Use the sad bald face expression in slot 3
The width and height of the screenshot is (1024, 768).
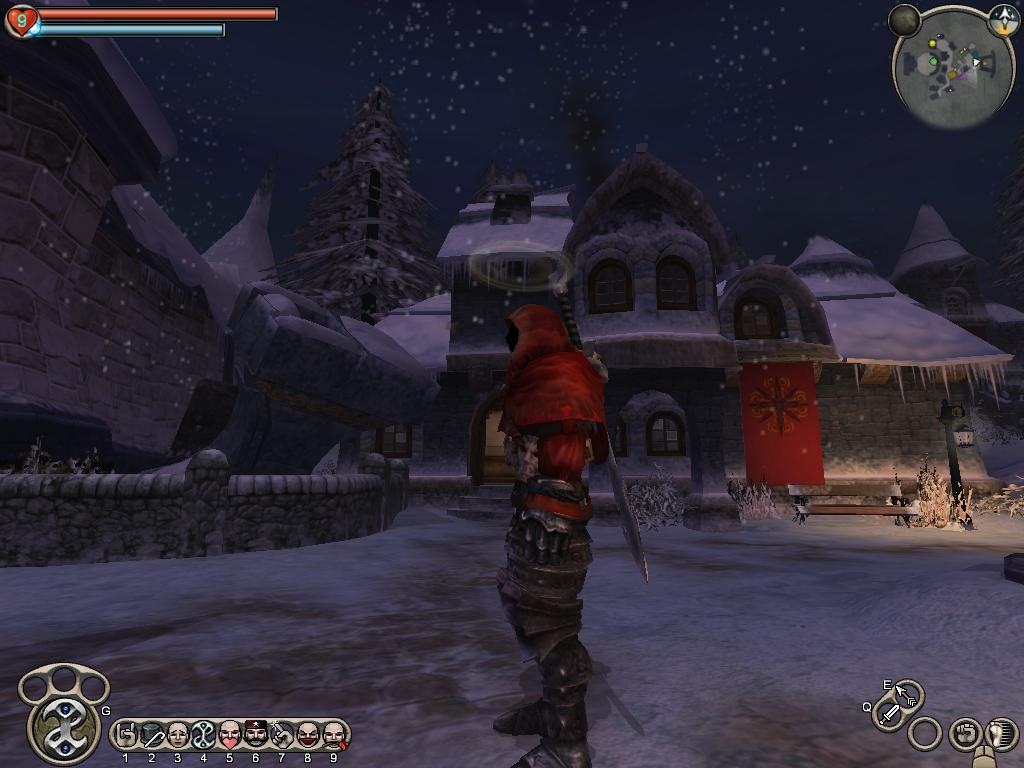click(178, 735)
